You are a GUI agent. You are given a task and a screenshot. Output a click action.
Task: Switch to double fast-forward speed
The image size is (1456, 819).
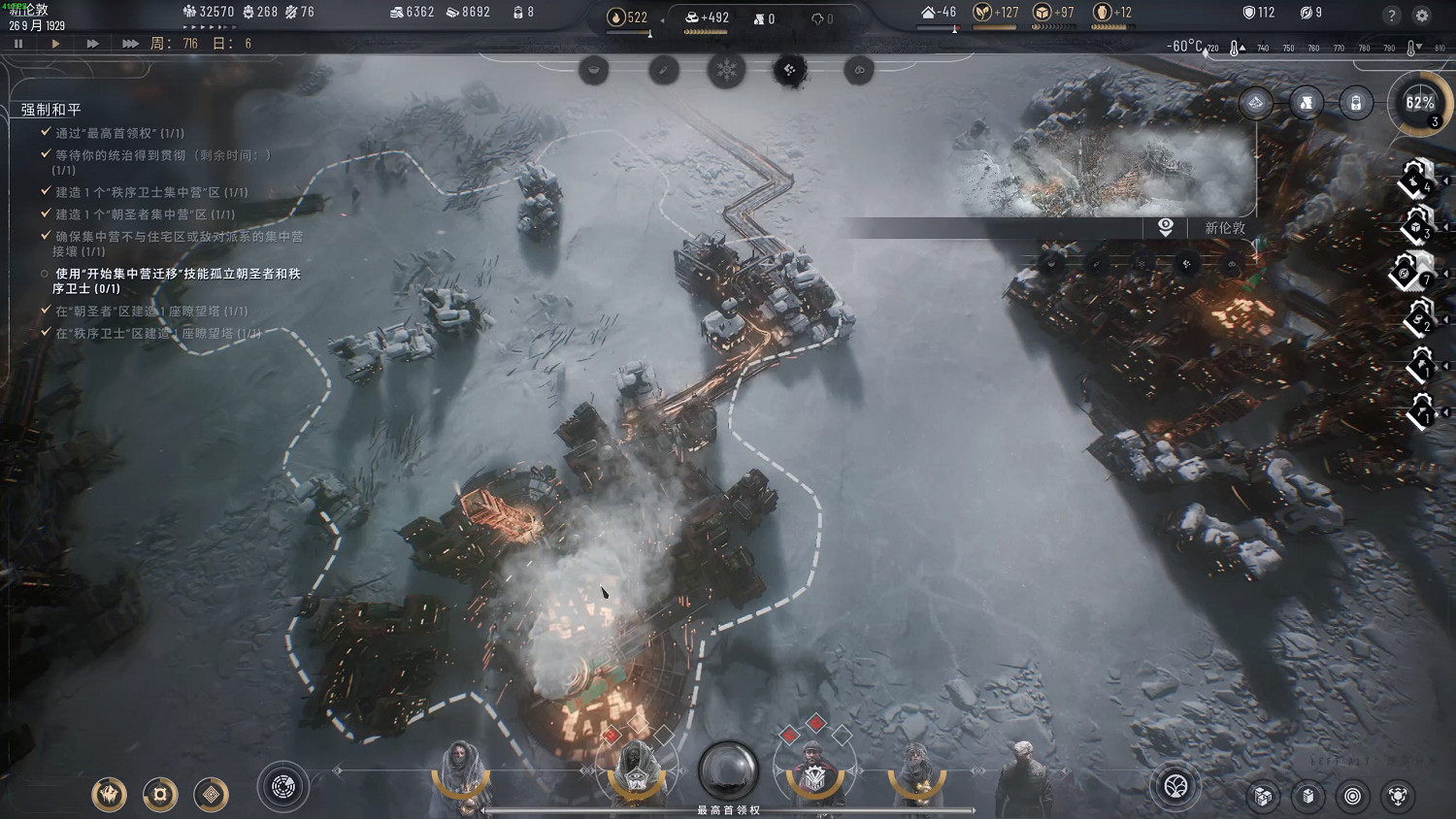click(92, 44)
